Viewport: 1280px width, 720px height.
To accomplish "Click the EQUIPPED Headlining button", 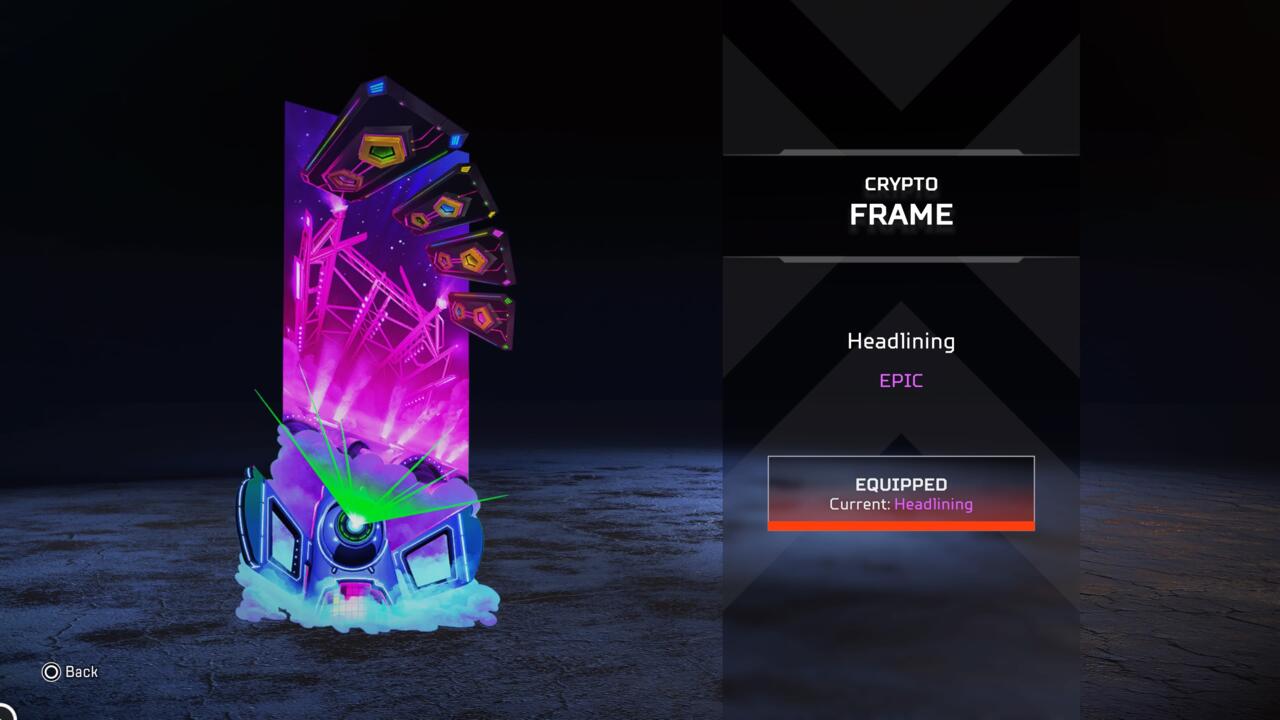I will click(900, 493).
